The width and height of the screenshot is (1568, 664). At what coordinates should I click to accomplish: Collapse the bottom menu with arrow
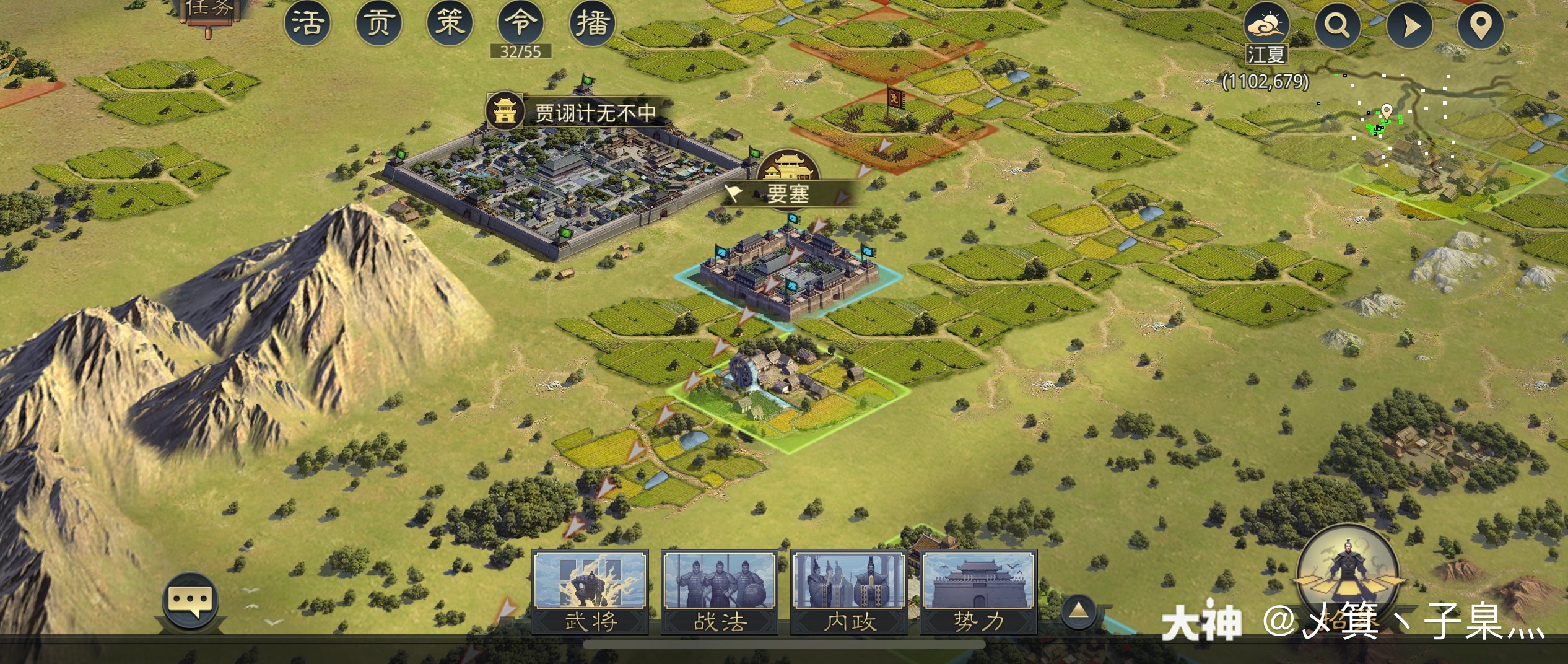click(x=1079, y=611)
